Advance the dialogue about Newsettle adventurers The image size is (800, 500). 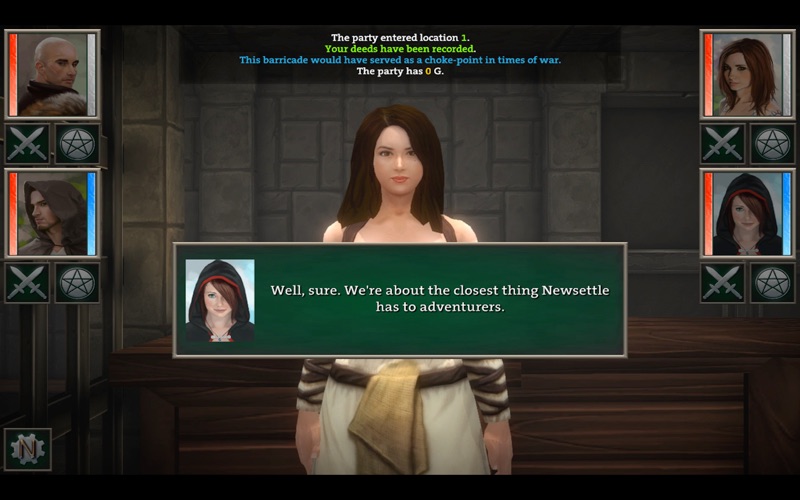pyautogui.click(x=400, y=299)
